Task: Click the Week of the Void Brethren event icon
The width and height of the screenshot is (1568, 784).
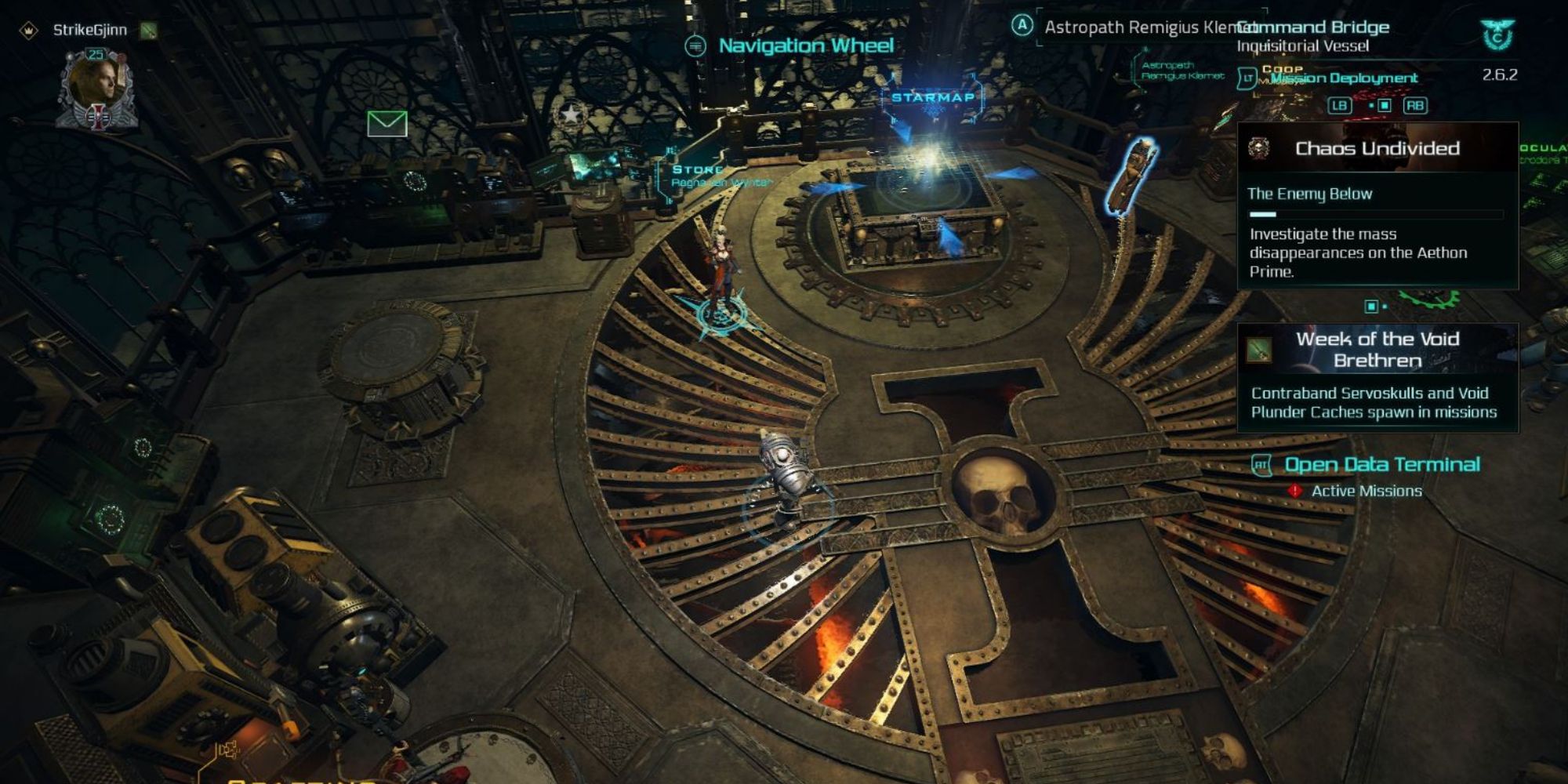Action: click(x=1260, y=350)
